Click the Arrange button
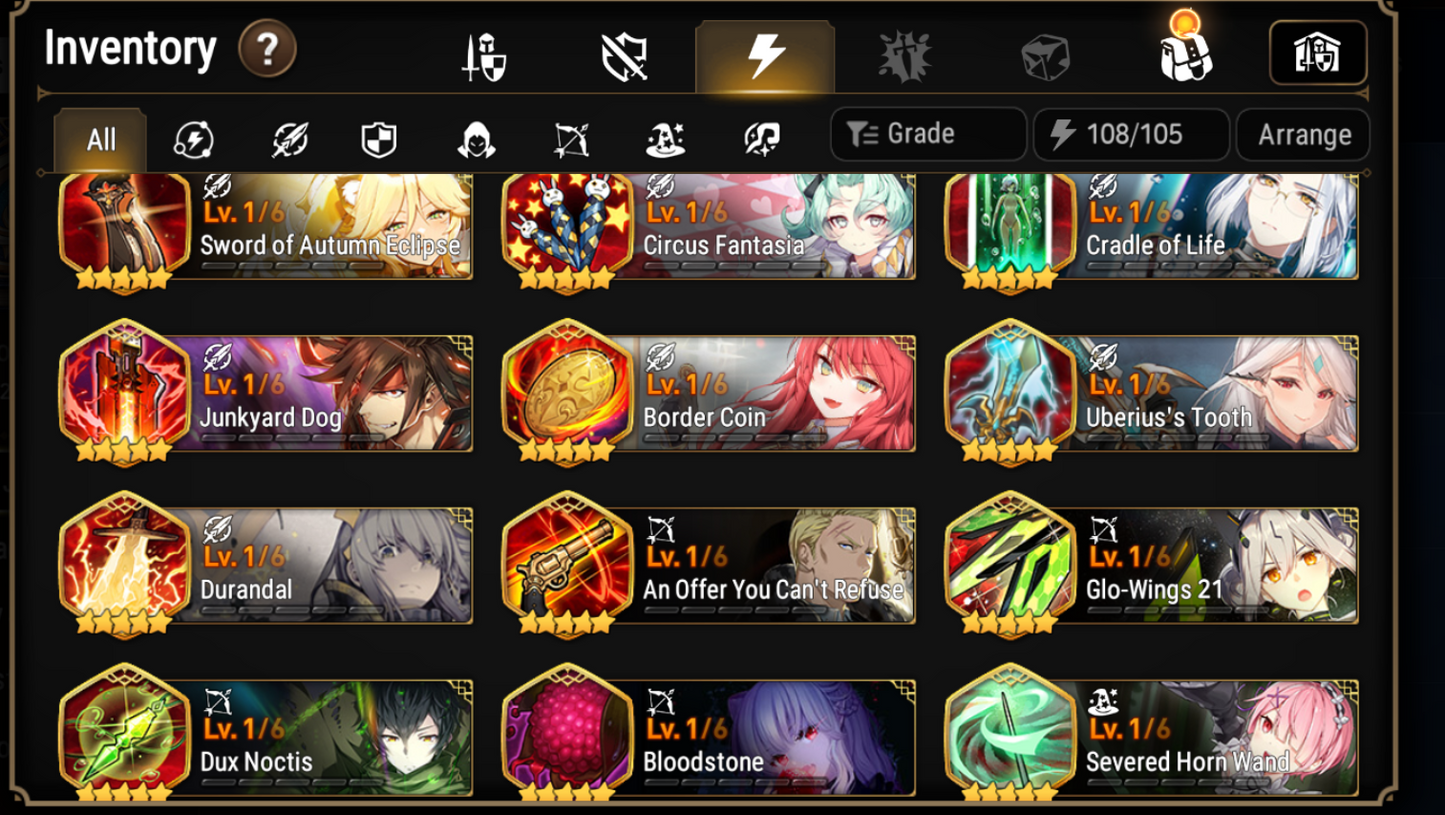 1303,133
